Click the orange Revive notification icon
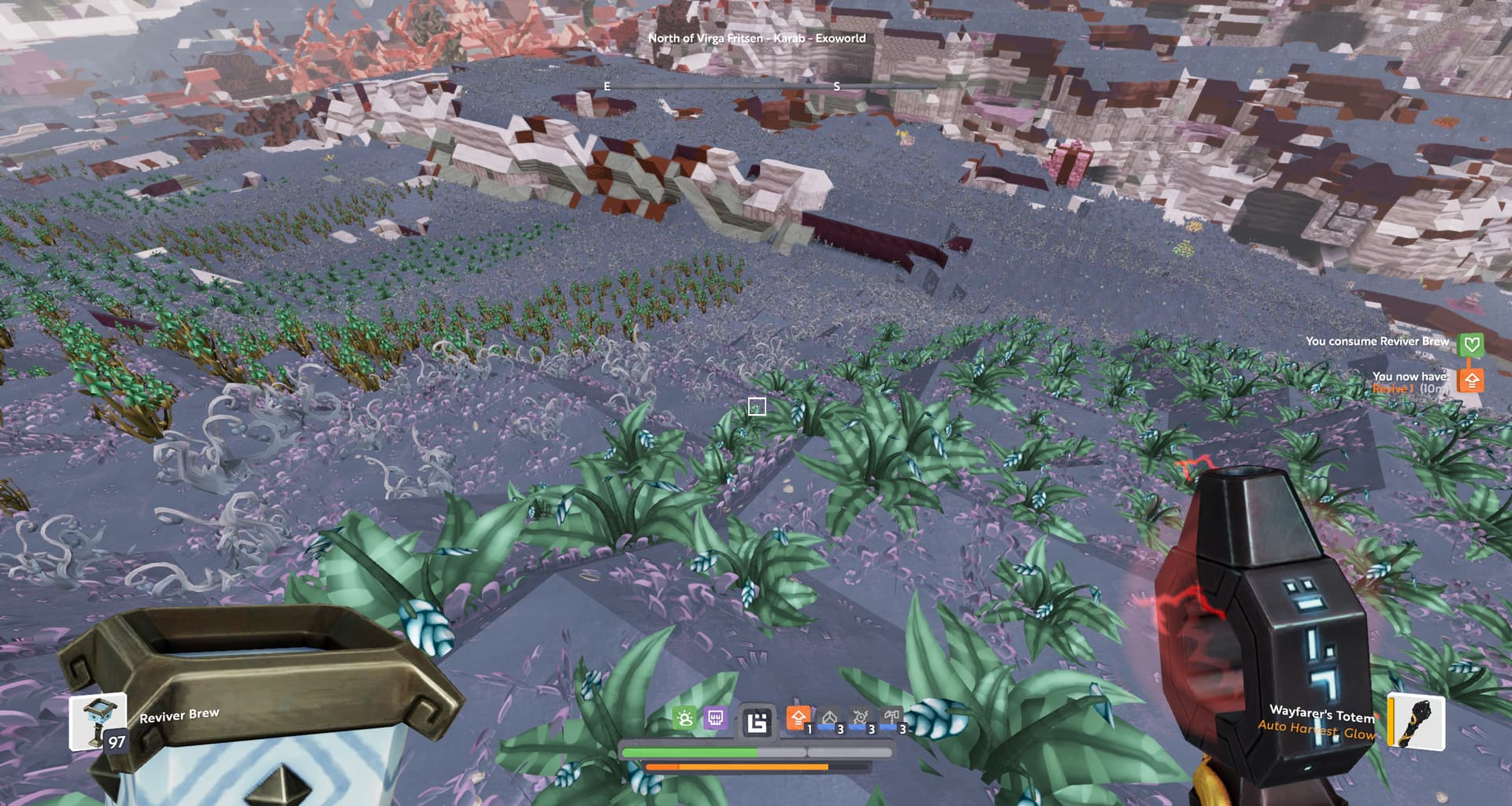The image size is (1512, 806). click(x=1470, y=380)
